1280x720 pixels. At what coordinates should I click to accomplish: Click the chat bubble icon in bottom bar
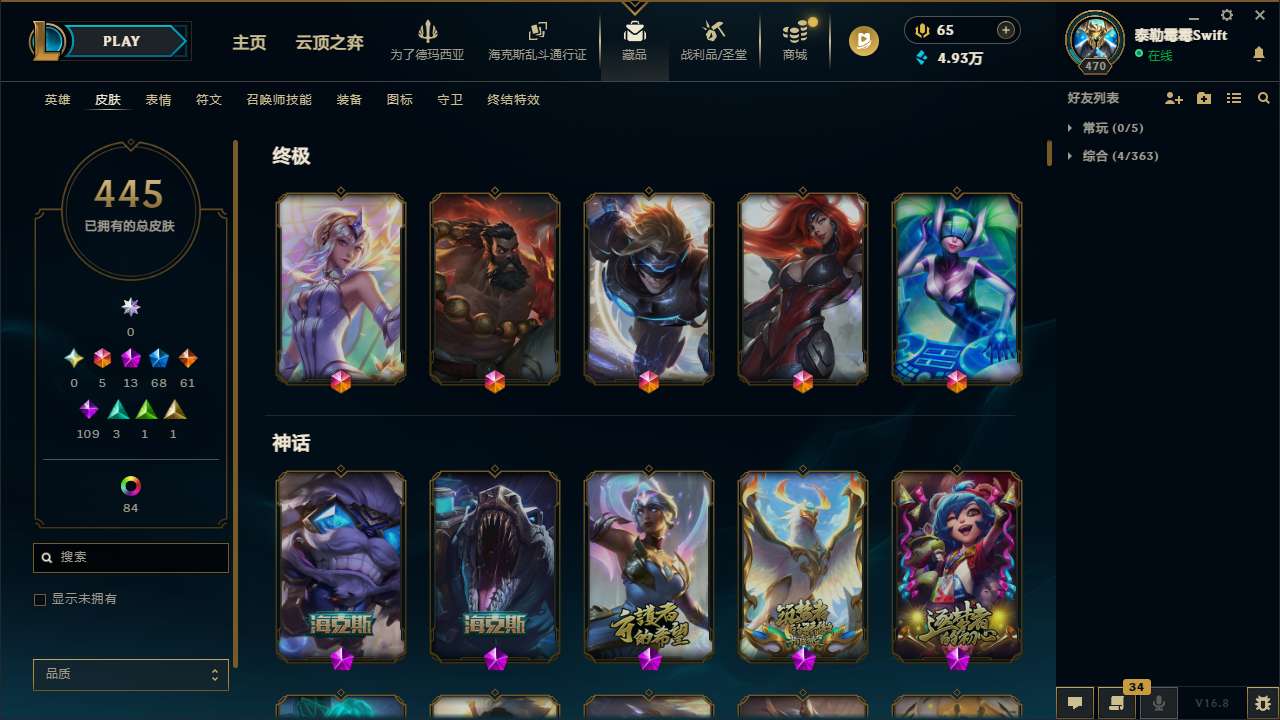pyautogui.click(x=1075, y=703)
